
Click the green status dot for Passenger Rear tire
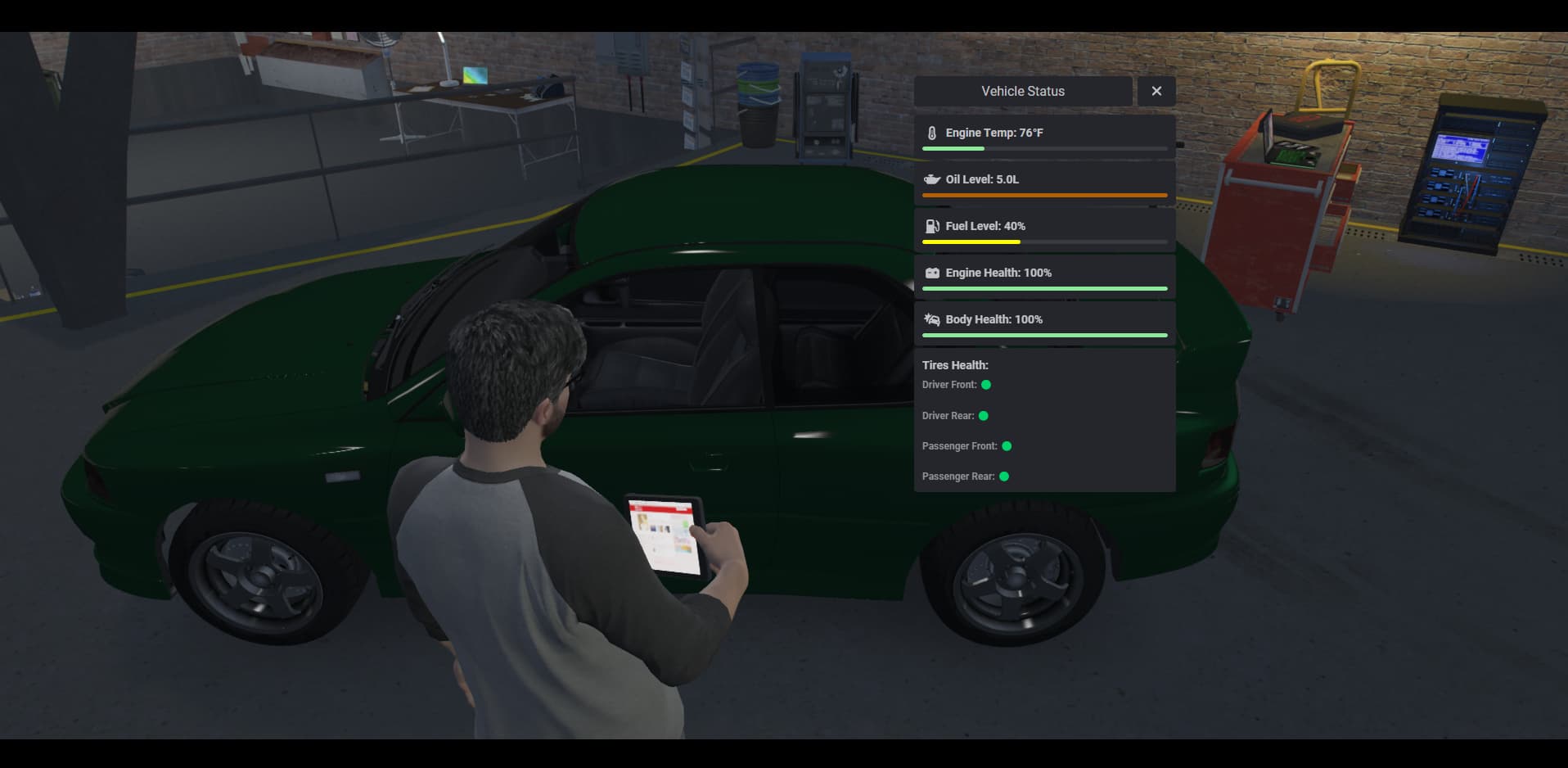(x=1004, y=476)
